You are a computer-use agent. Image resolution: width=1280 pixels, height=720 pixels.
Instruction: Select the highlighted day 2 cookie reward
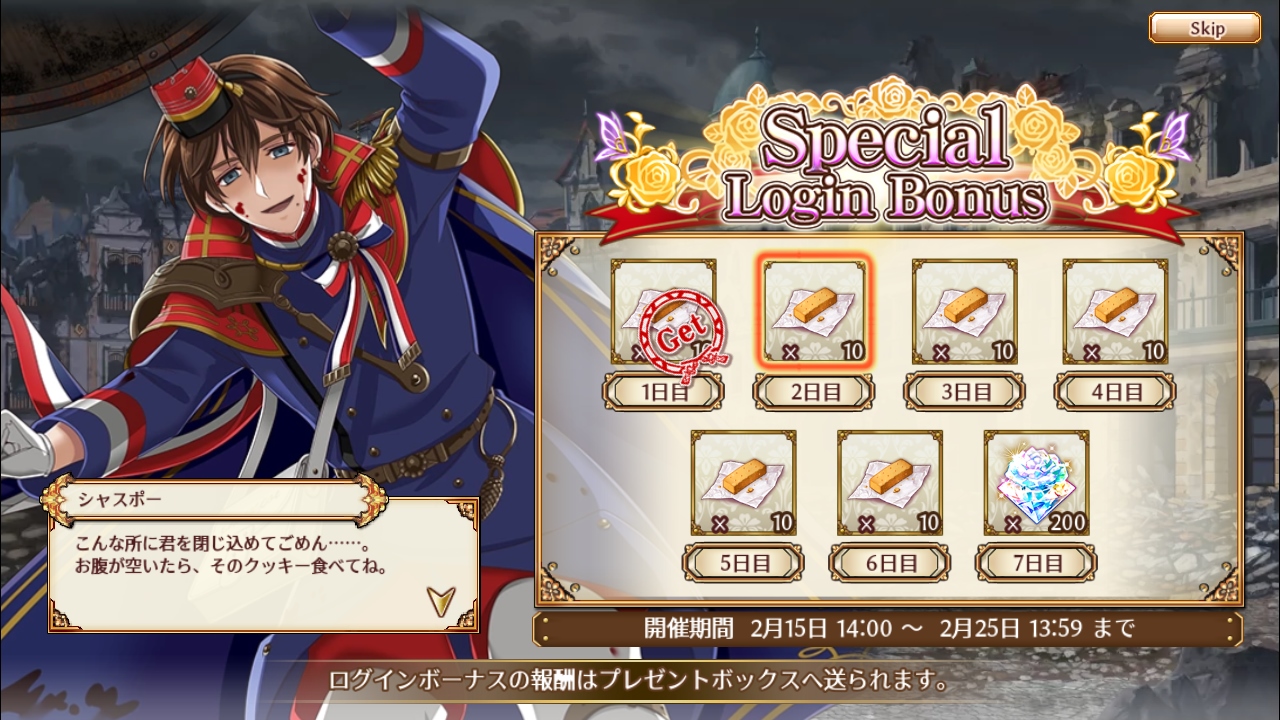pos(814,312)
